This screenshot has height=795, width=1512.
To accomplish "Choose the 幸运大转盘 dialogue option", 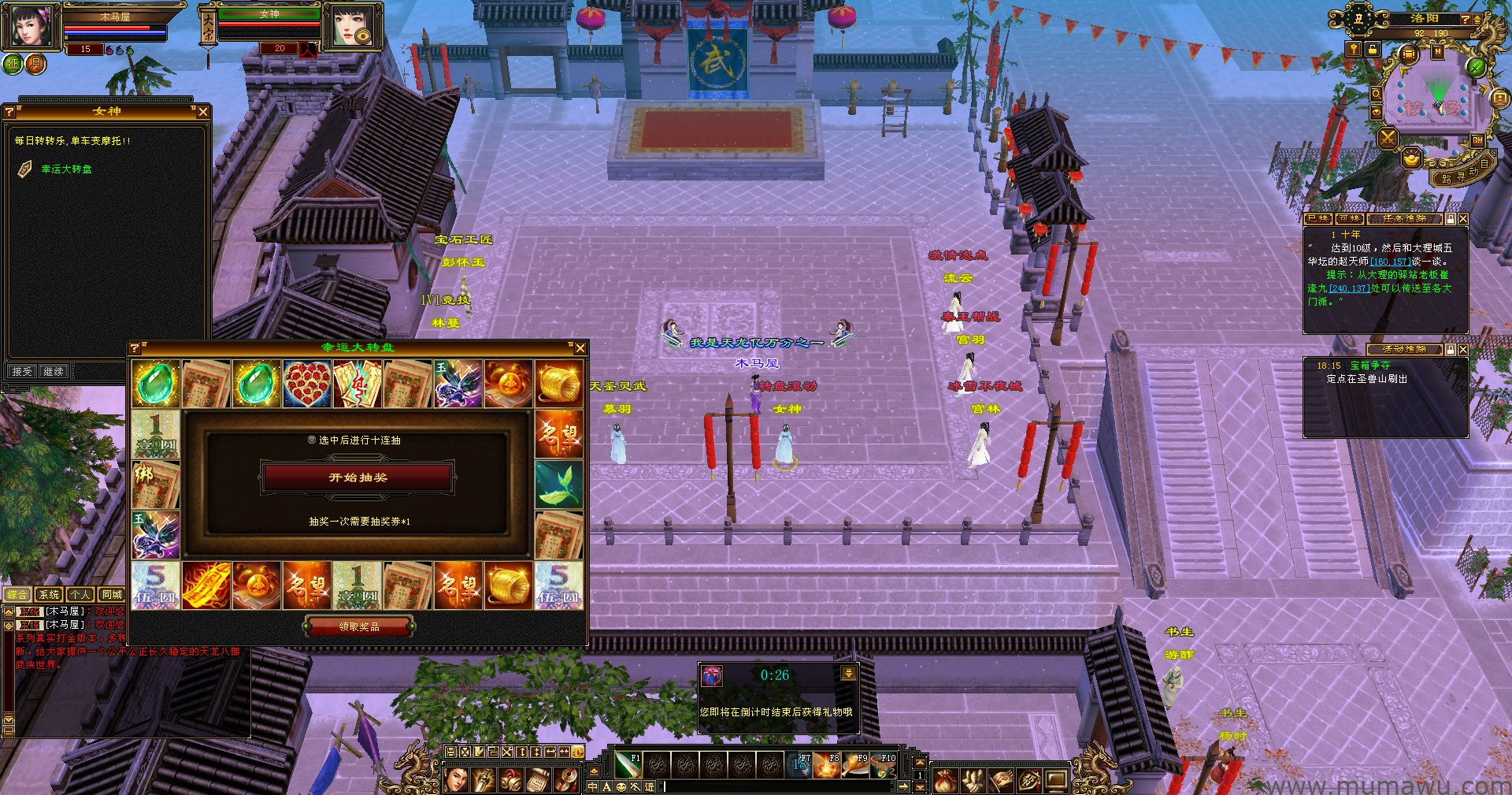I will [x=66, y=169].
